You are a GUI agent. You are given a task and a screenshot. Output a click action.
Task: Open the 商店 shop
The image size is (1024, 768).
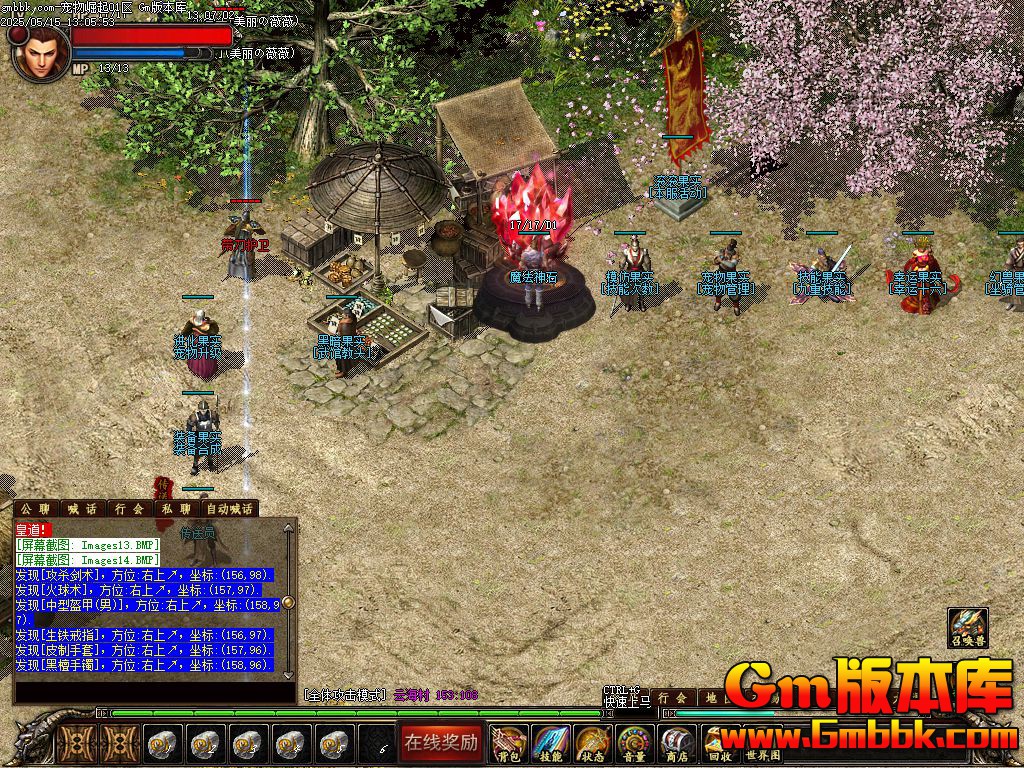[677, 744]
